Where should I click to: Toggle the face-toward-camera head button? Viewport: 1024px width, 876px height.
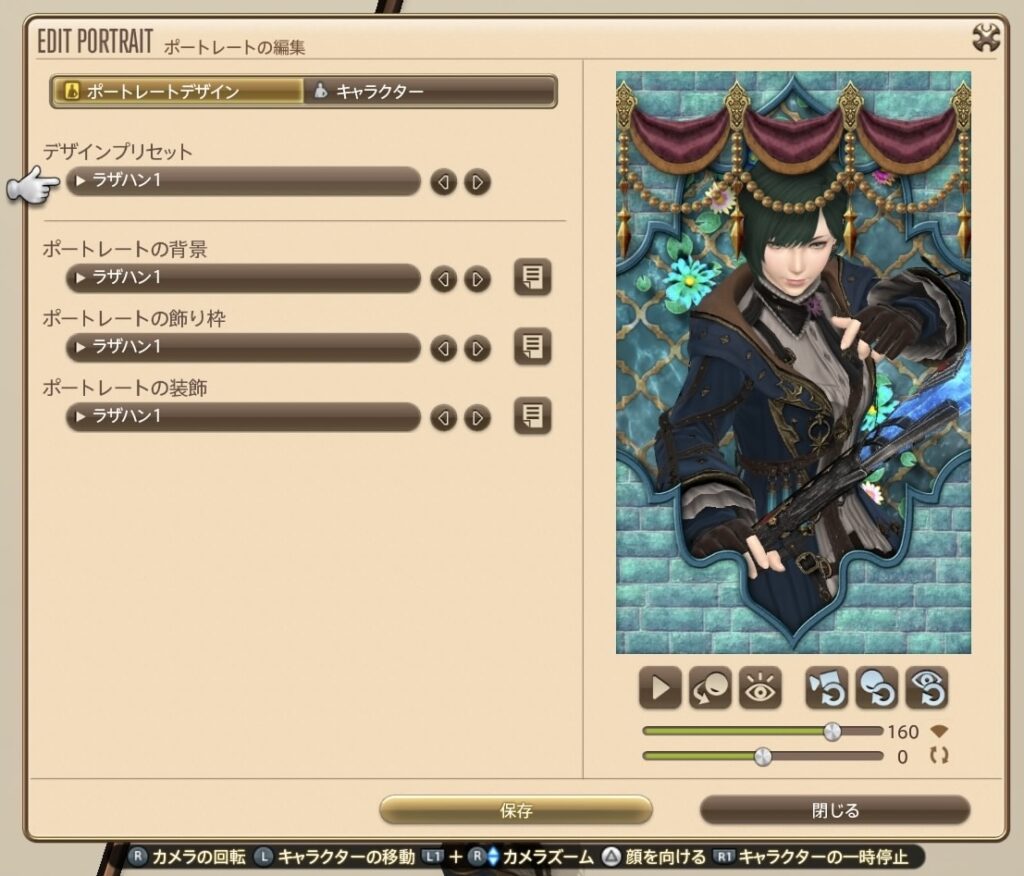click(x=710, y=688)
